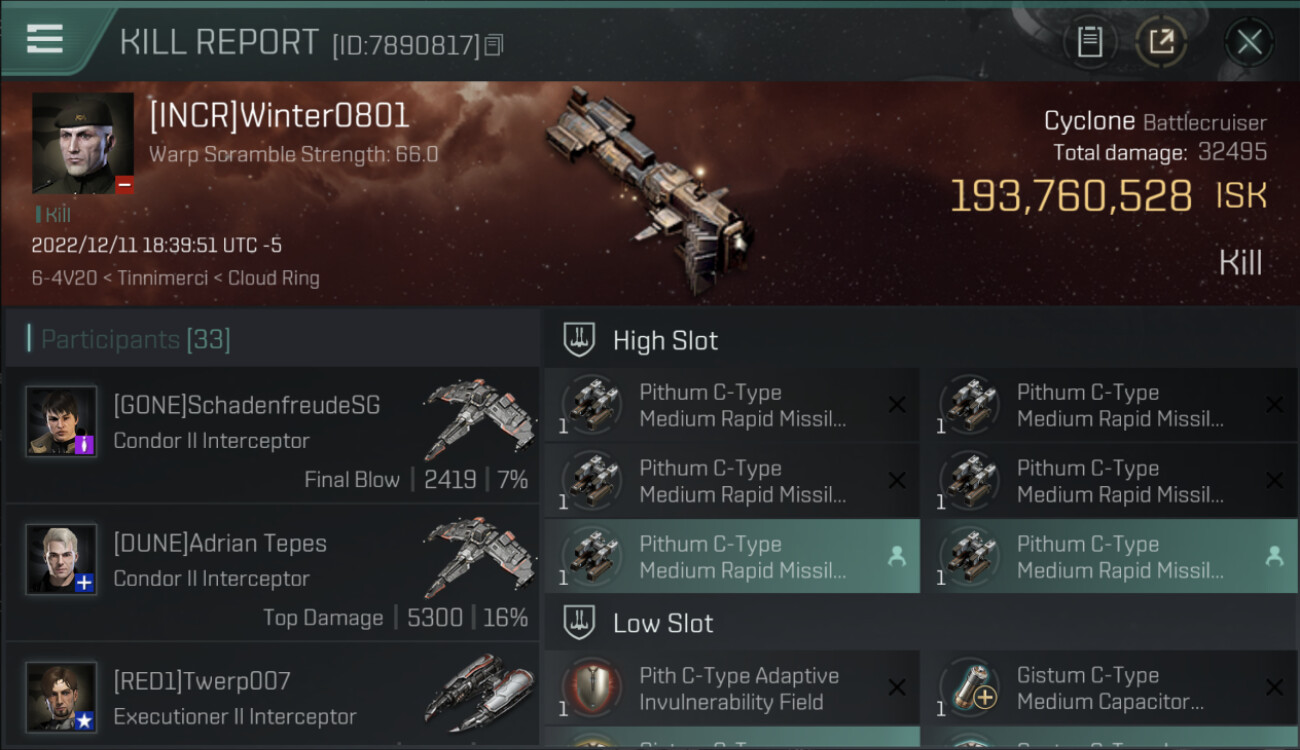Share the kill report externally
Screen dimensions: 1300x750
pyautogui.click(x=1160, y=42)
